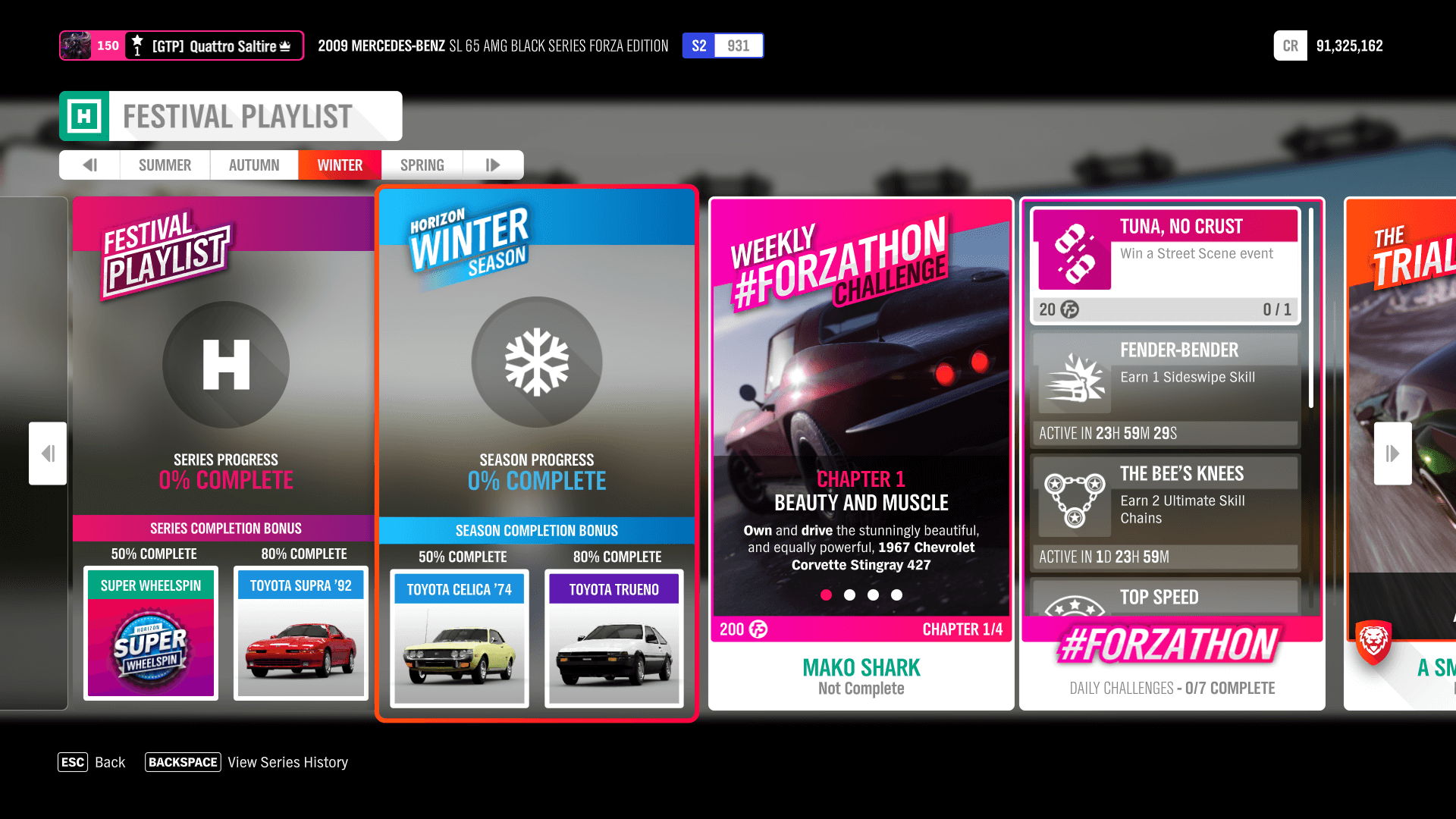Switch to the Summer tab
The image size is (1456, 819).
[x=165, y=165]
